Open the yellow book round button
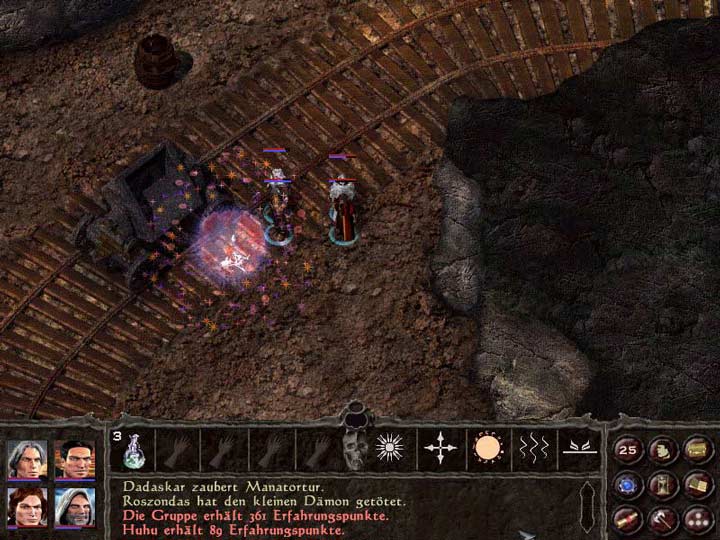The width and height of the screenshot is (720, 540). (697, 485)
